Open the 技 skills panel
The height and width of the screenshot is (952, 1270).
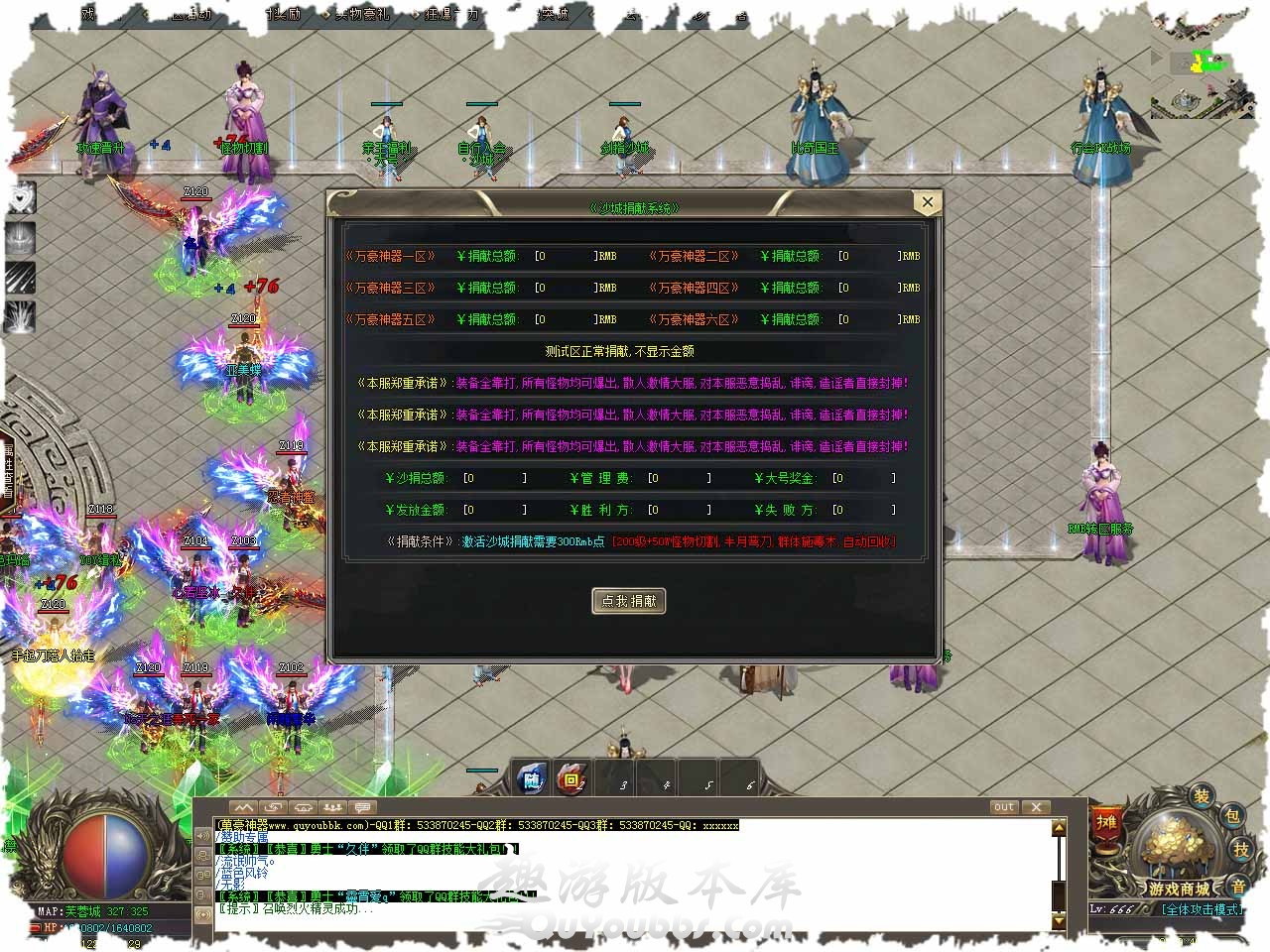point(1241,849)
